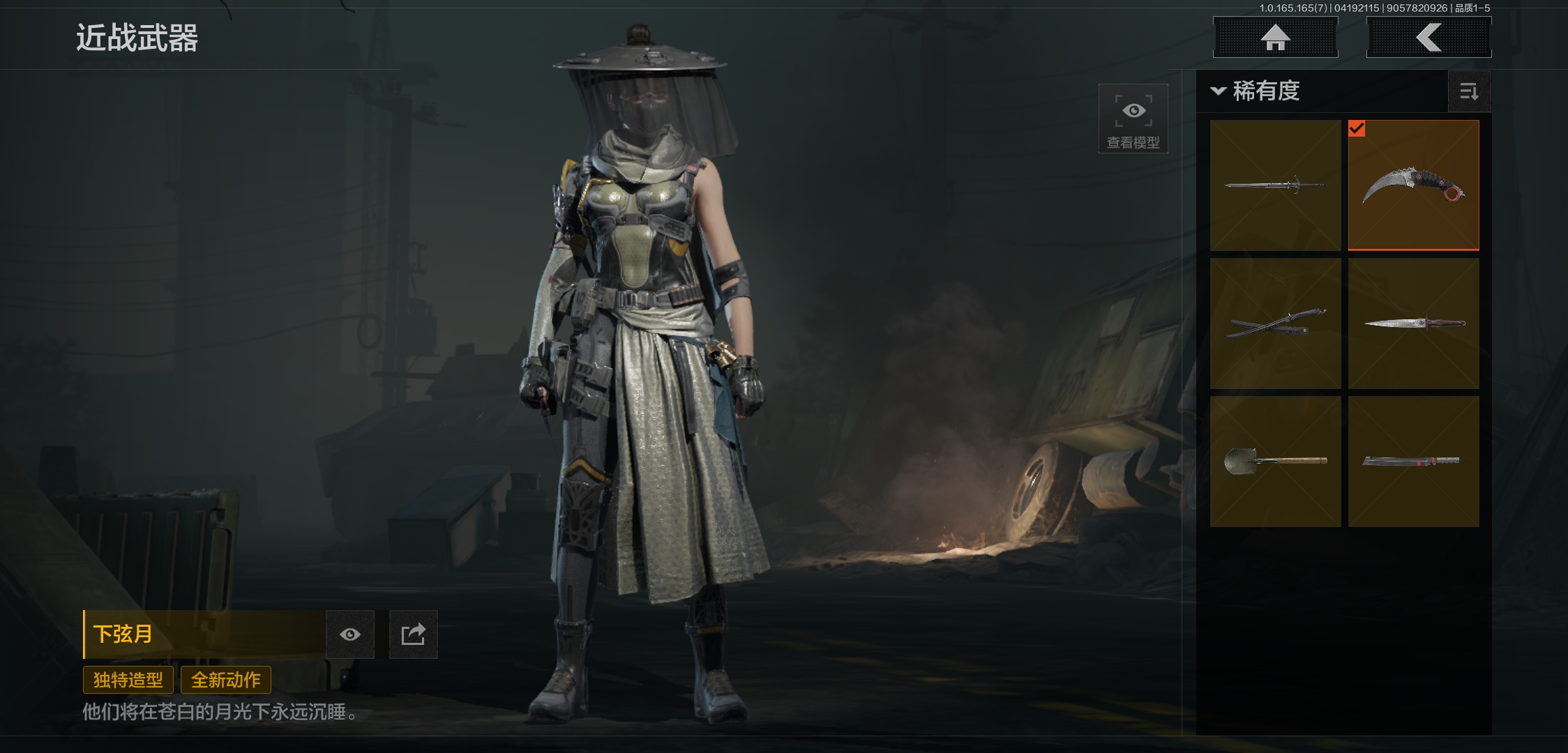Preview 下弦月 with the eye icon
This screenshot has width=1568, height=753.
pos(350,634)
